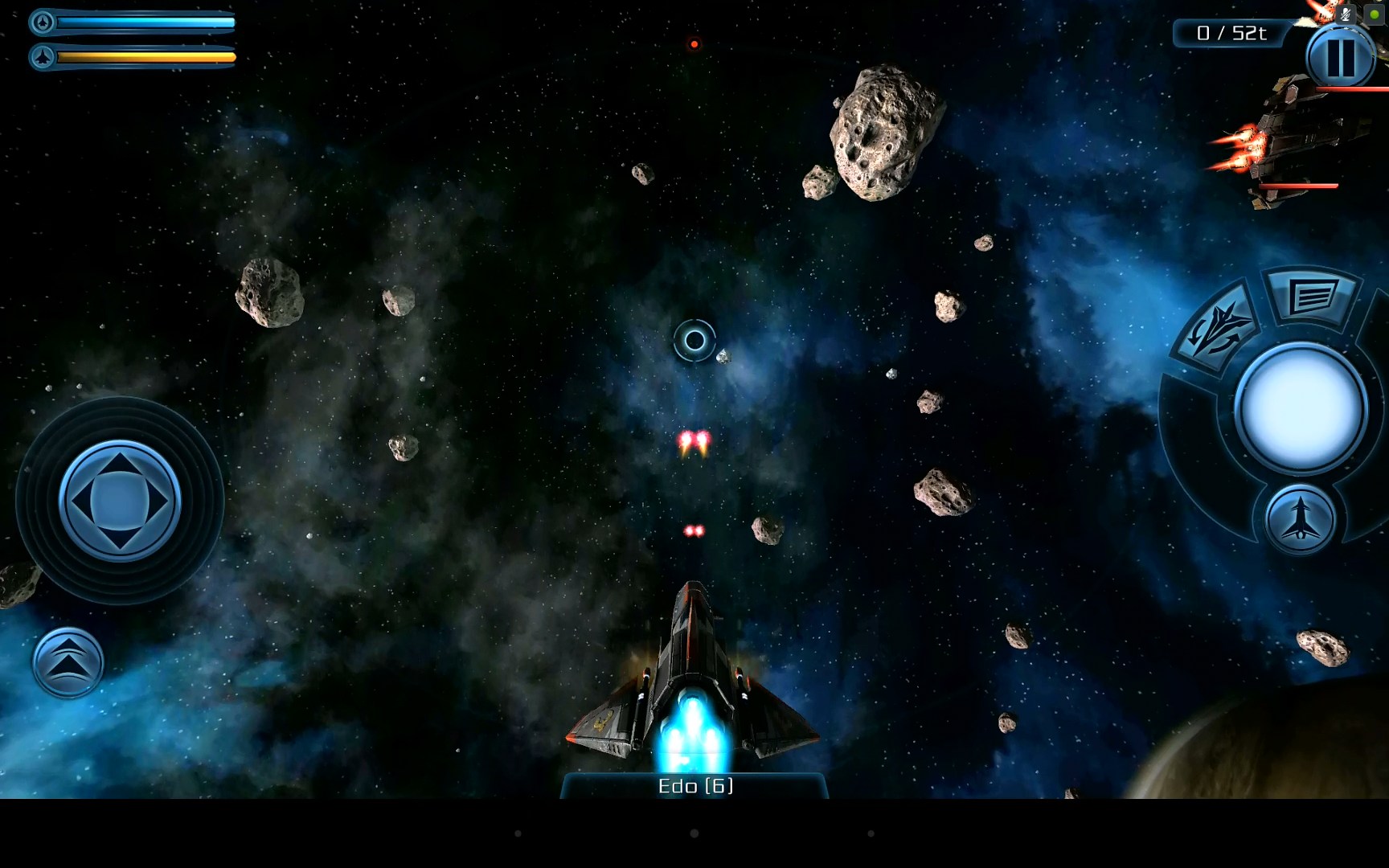The width and height of the screenshot is (1389, 868).
Task: Toggle the microphone mute overlay icon
Action: 1346,14
